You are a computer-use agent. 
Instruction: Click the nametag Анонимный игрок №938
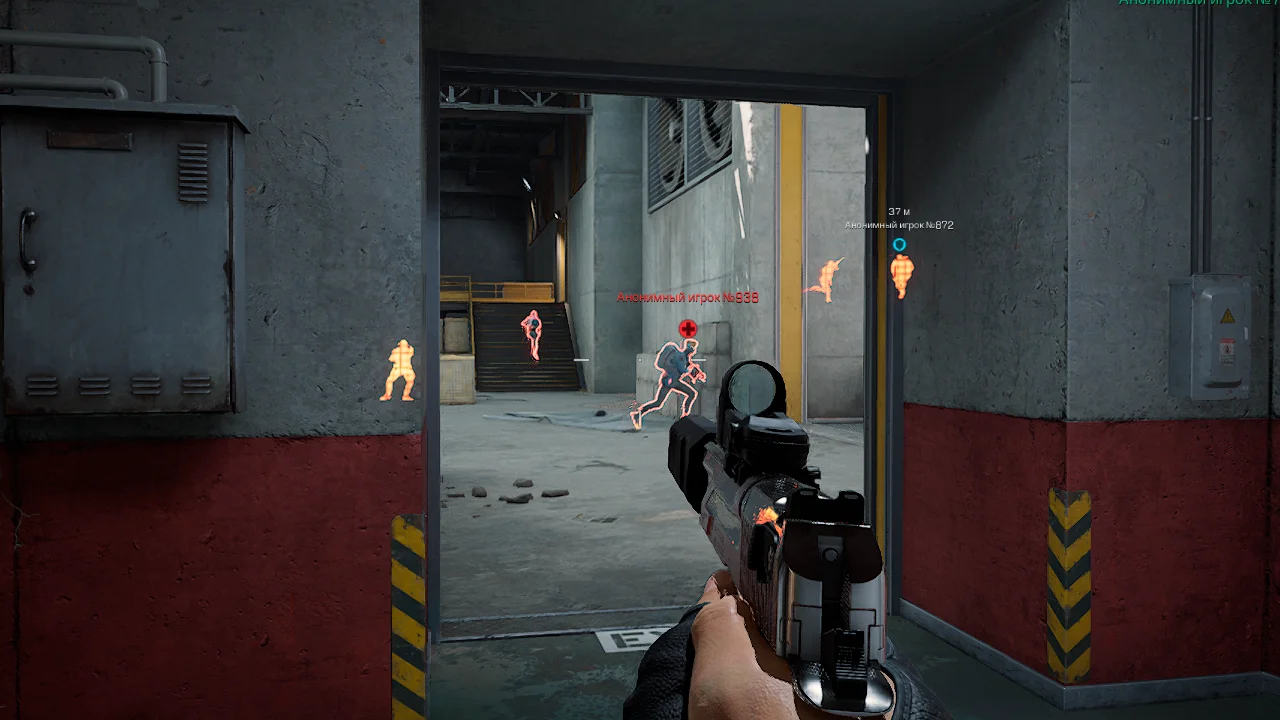click(688, 297)
